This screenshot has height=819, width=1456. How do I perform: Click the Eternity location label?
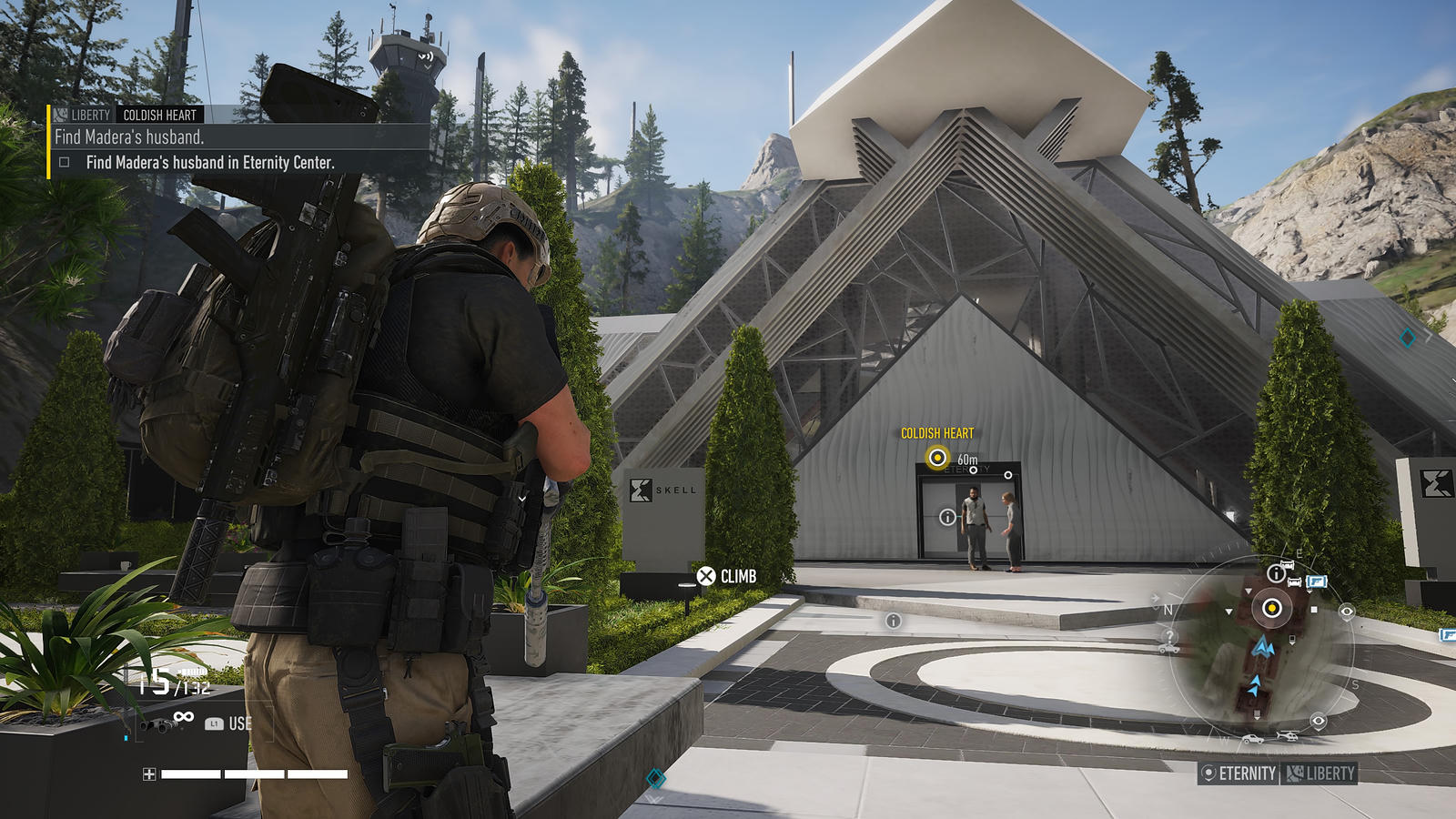pyautogui.click(x=1239, y=773)
